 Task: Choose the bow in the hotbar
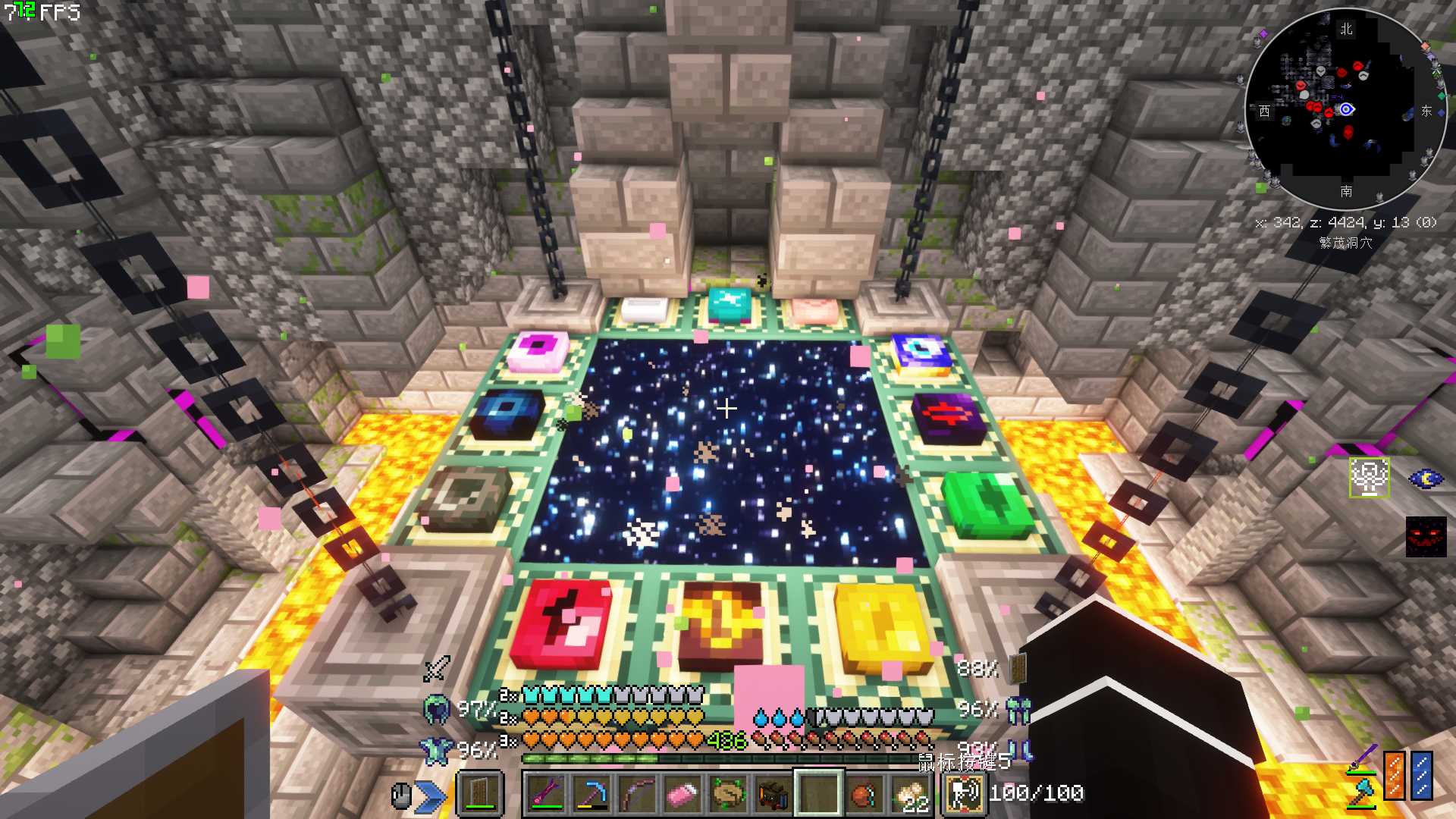pyautogui.click(x=636, y=794)
